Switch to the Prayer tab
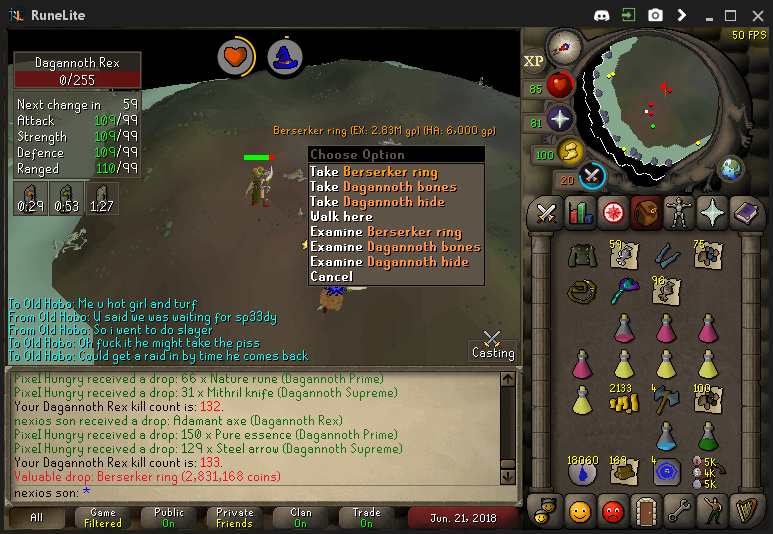This screenshot has width=773, height=534. [713, 212]
